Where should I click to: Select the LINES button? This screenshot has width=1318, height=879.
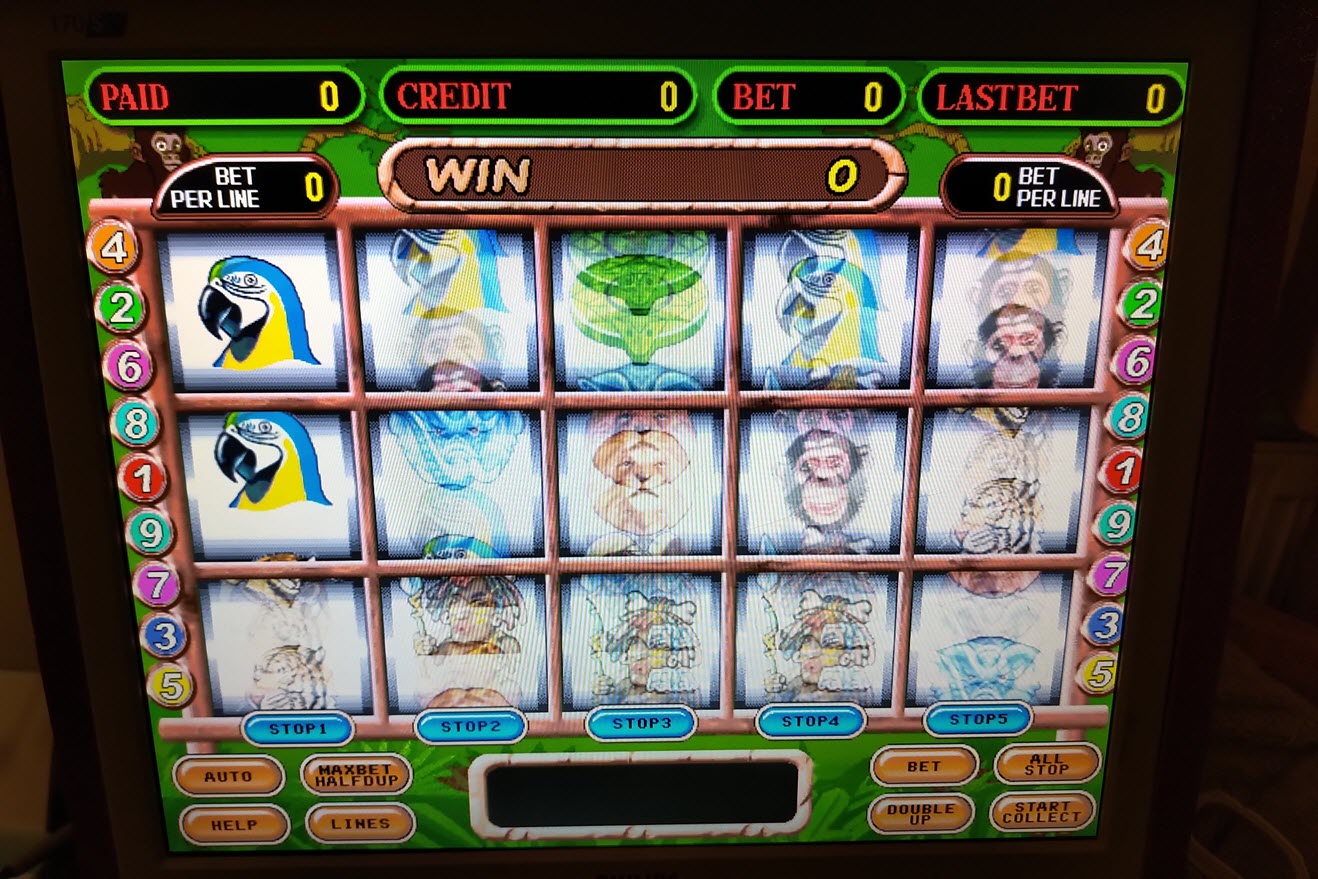[x=360, y=823]
